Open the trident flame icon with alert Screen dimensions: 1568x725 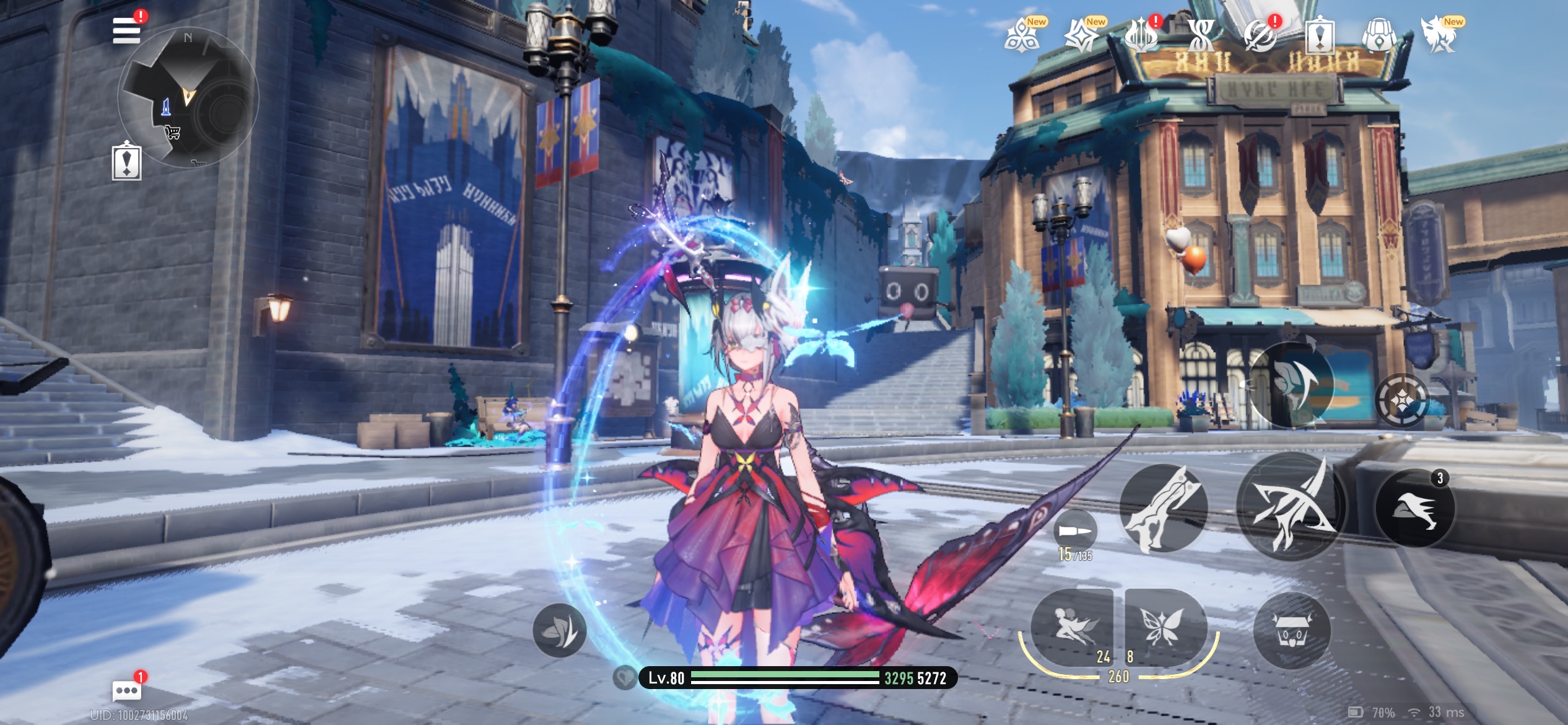pos(1141,36)
